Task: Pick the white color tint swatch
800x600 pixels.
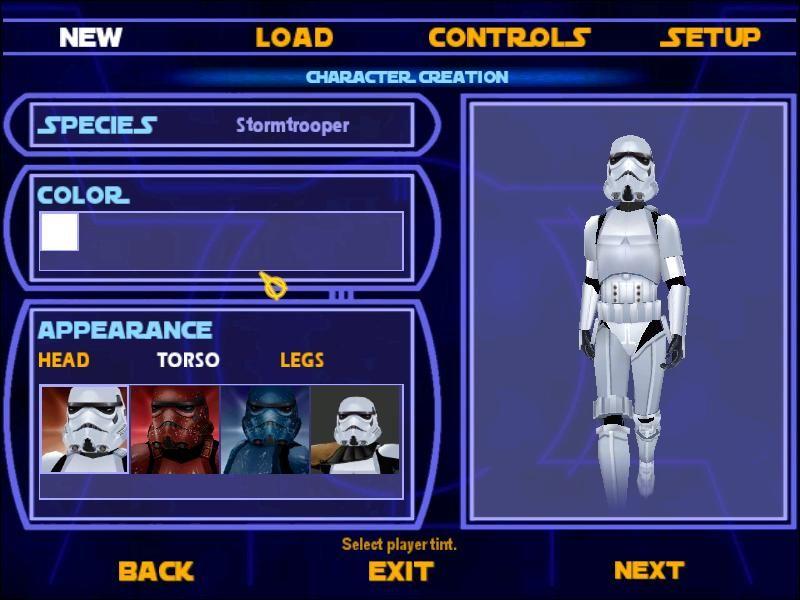Action: coord(59,232)
